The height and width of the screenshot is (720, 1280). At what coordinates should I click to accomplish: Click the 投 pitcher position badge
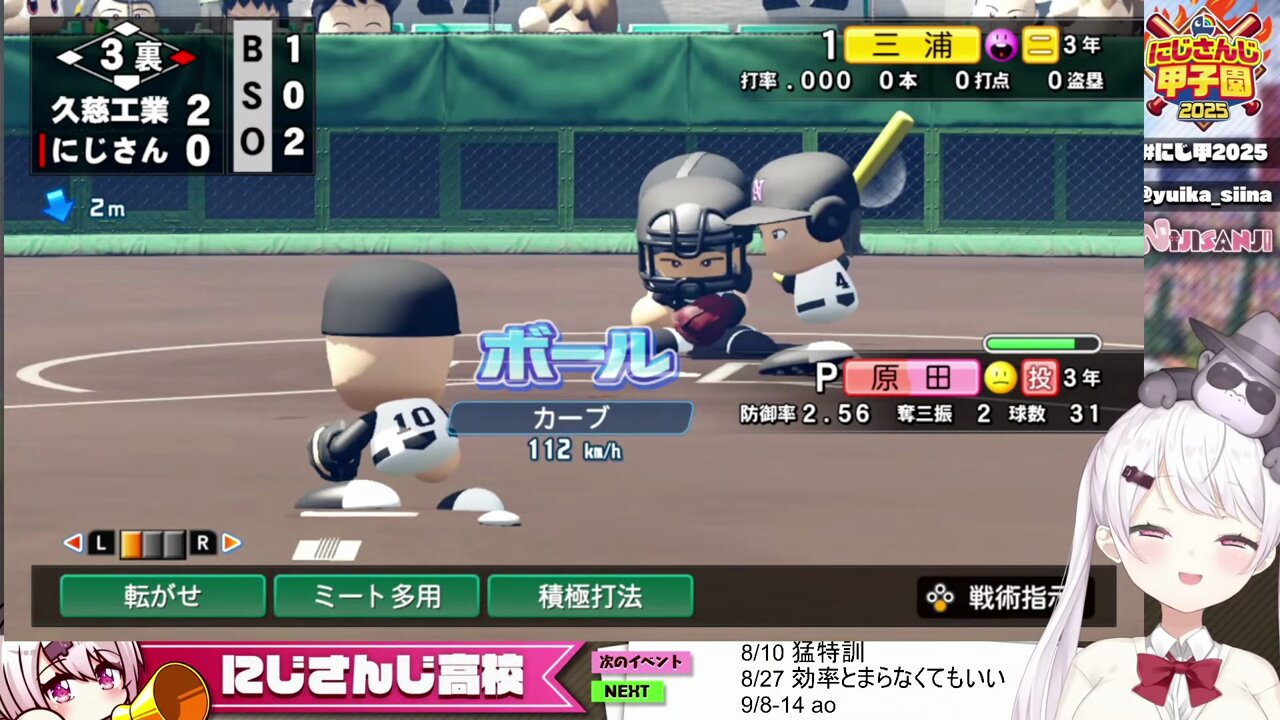pos(1040,378)
